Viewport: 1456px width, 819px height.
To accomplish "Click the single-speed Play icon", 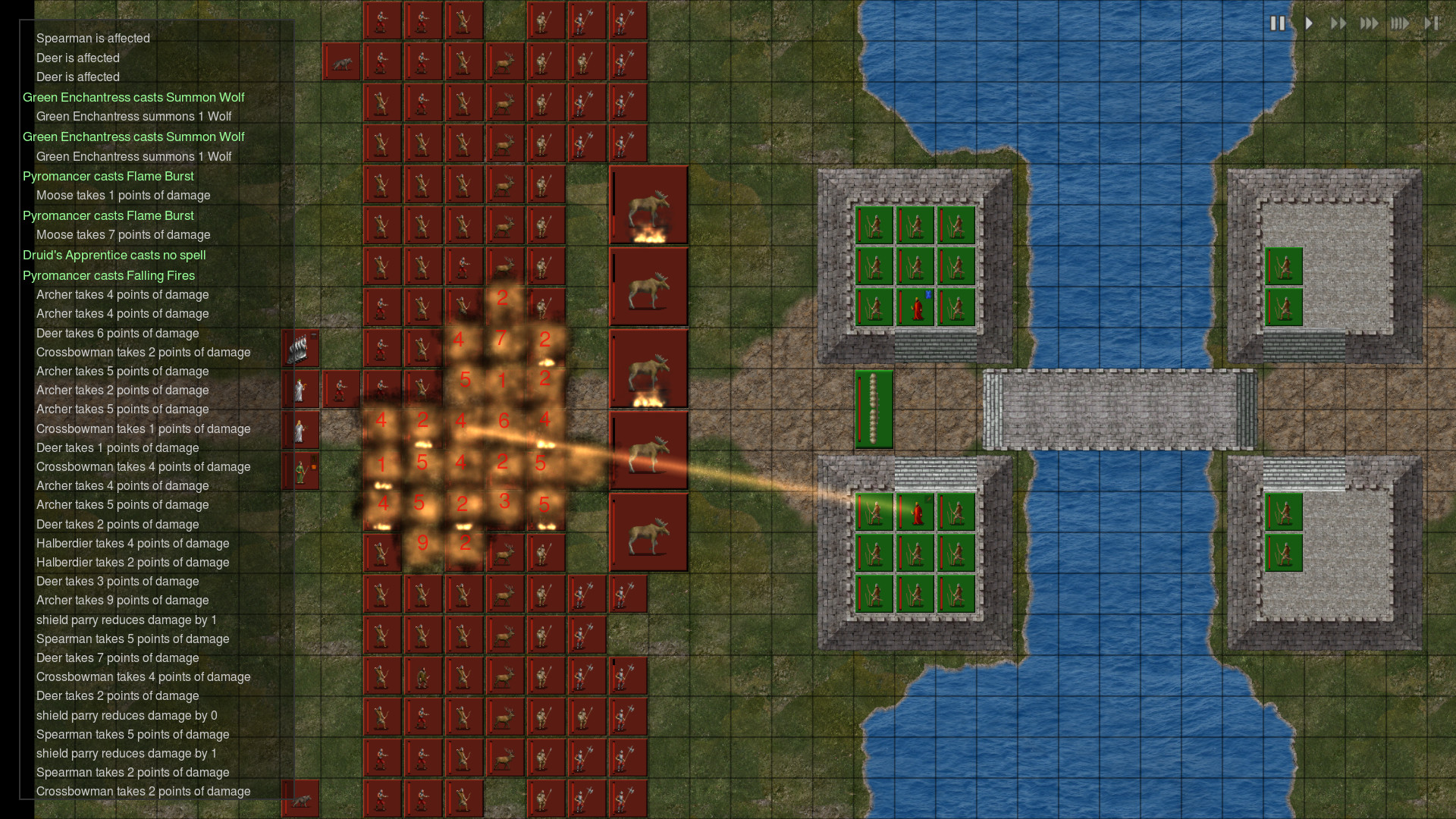I will point(1309,24).
